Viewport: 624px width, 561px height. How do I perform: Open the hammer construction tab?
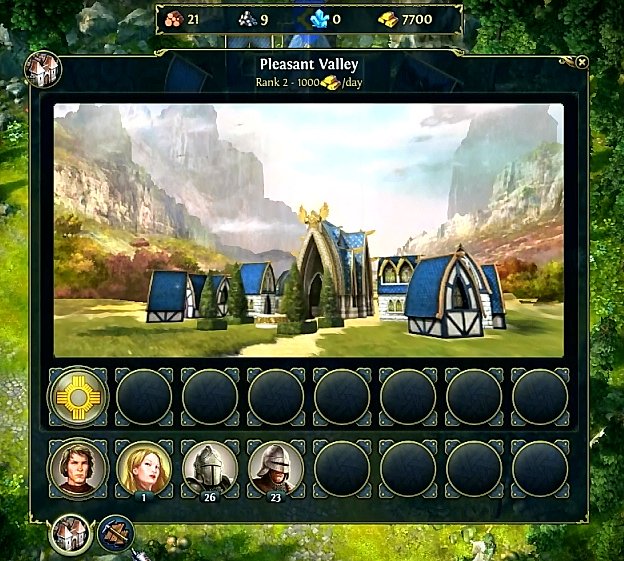[x=116, y=533]
